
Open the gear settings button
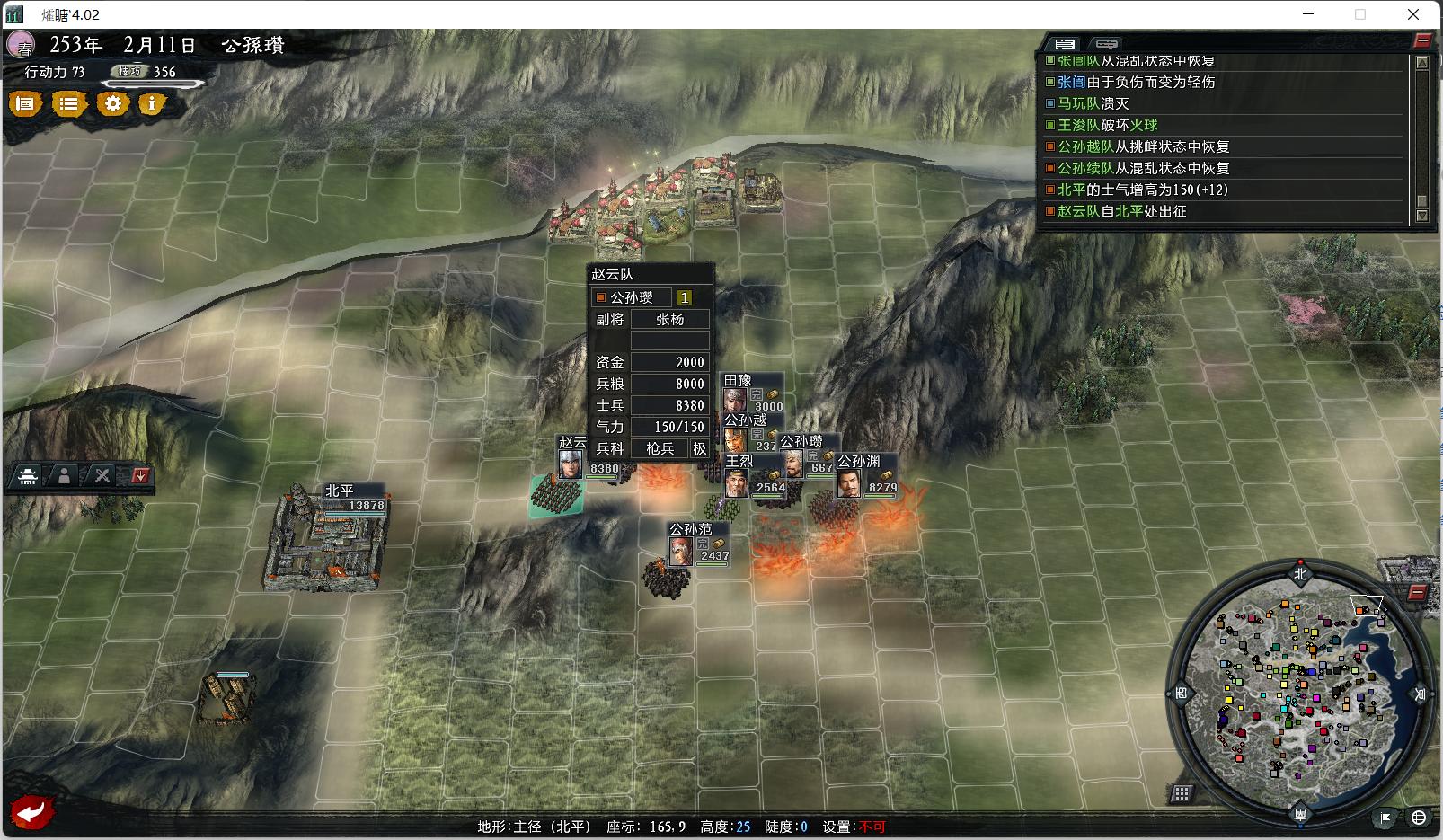tap(112, 104)
